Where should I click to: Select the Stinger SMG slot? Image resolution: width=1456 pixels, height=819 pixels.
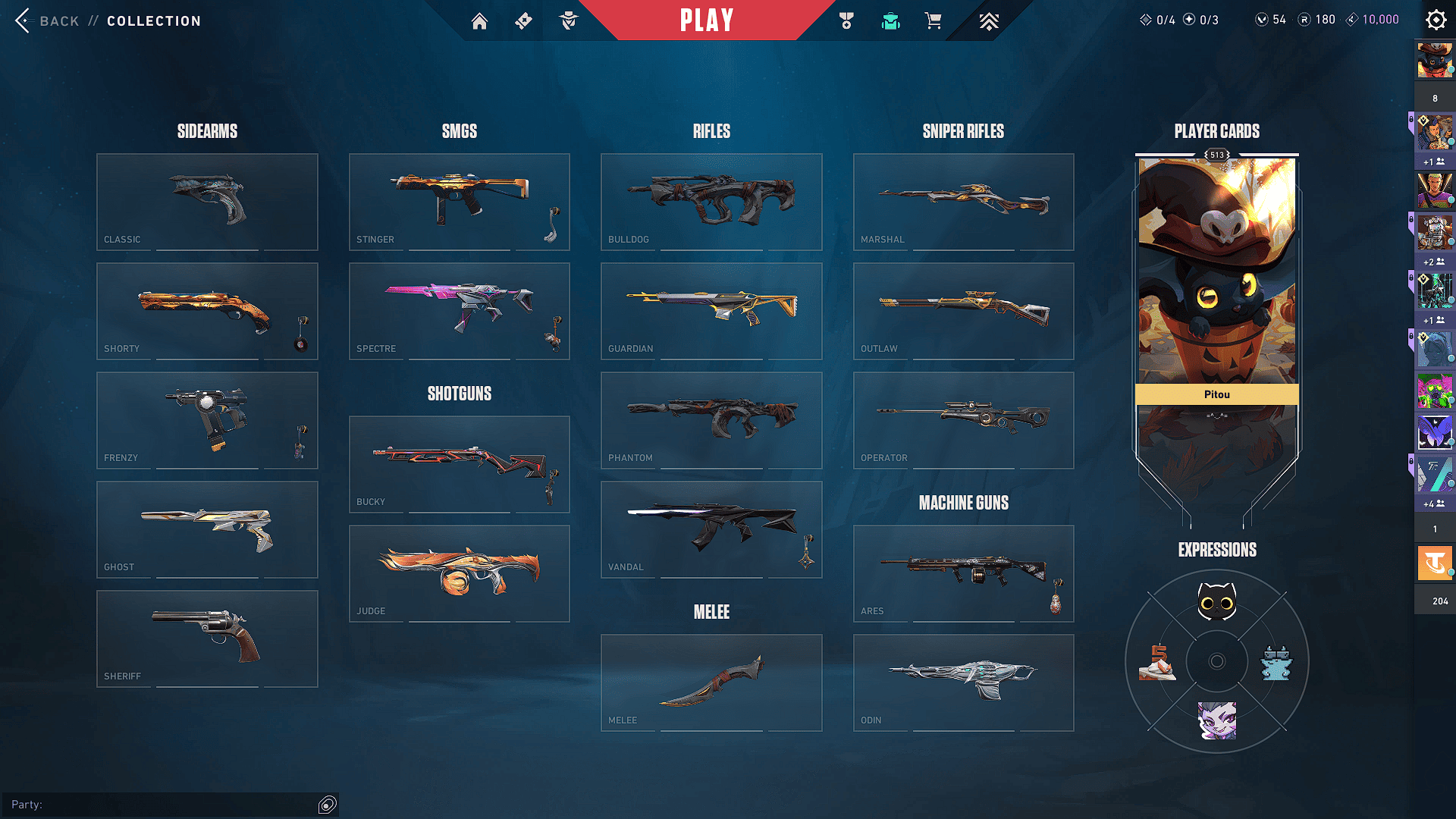(x=459, y=202)
